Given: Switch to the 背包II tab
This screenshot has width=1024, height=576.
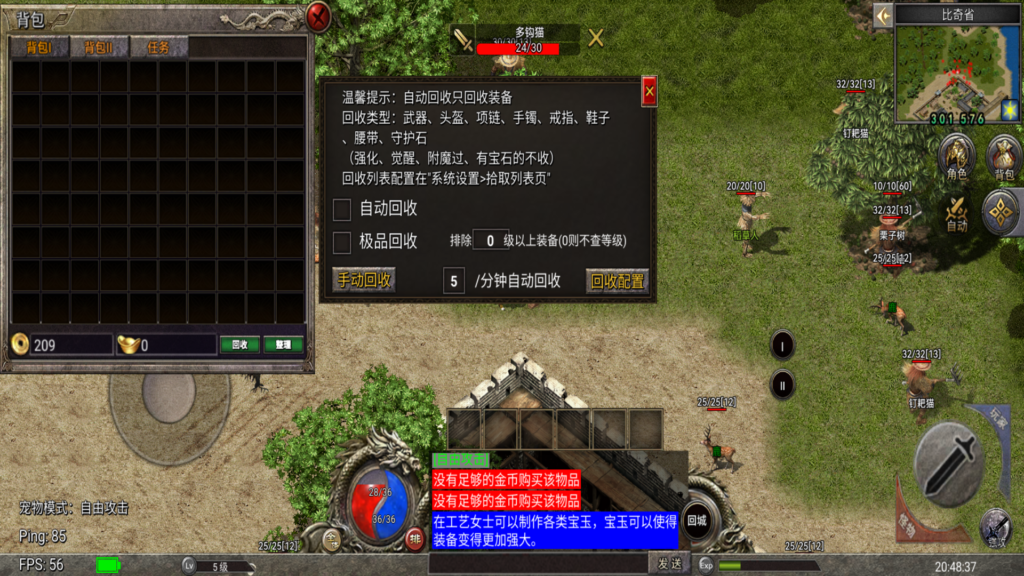Looking at the screenshot, I should coord(98,47).
